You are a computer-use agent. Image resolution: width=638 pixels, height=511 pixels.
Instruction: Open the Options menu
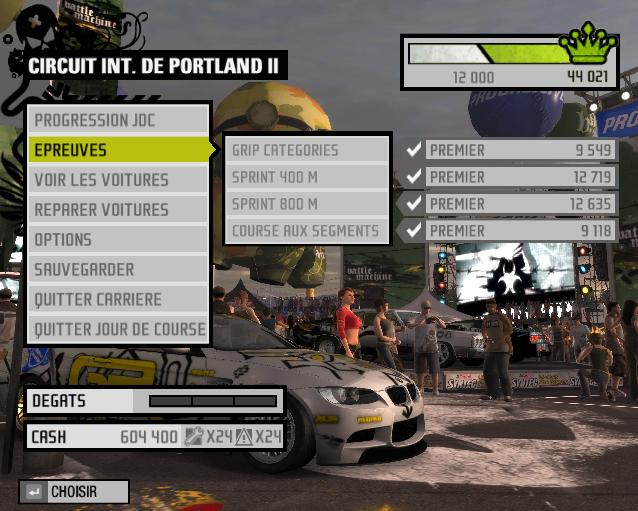click(x=118, y=240)
